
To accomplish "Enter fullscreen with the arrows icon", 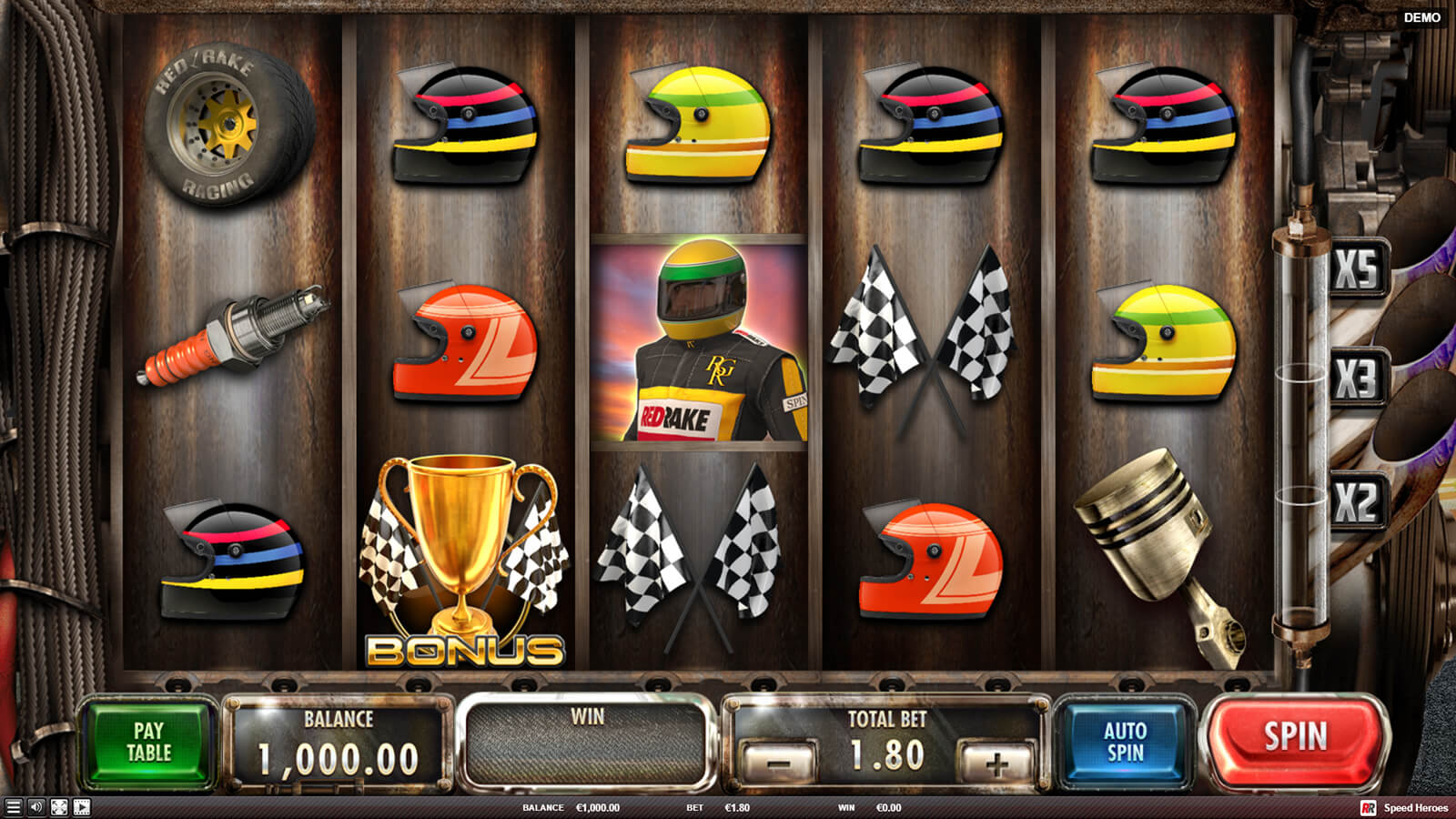I will click(x=59, y=807).
